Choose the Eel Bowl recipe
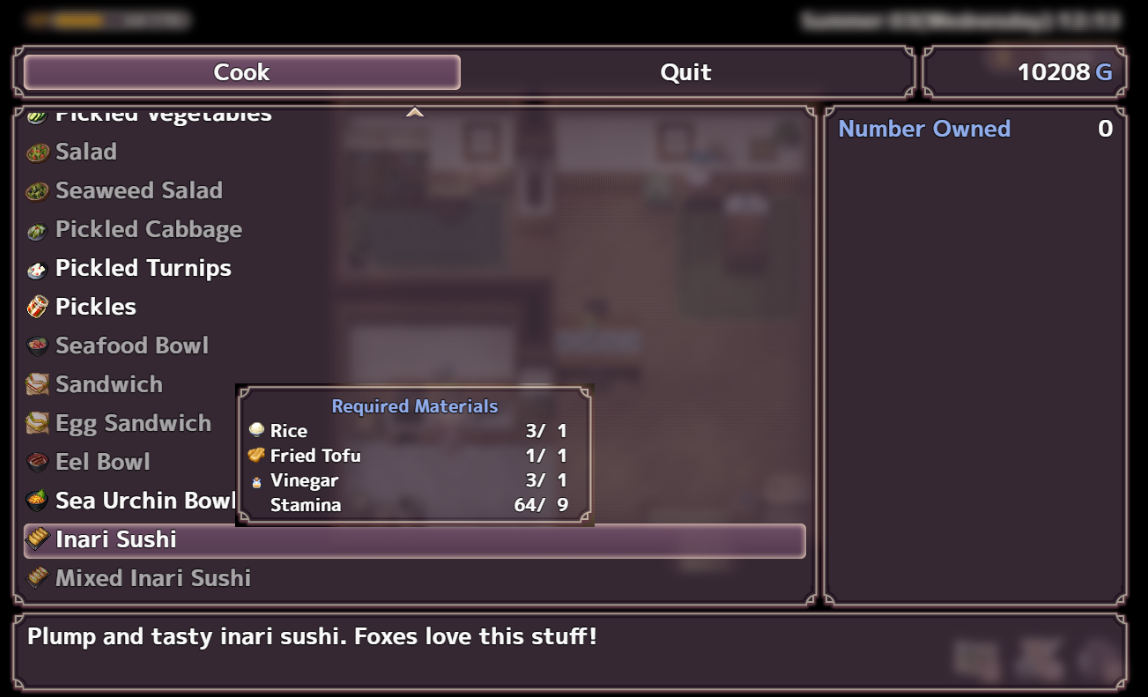The image size is (1148, 697). pos(102,462)
